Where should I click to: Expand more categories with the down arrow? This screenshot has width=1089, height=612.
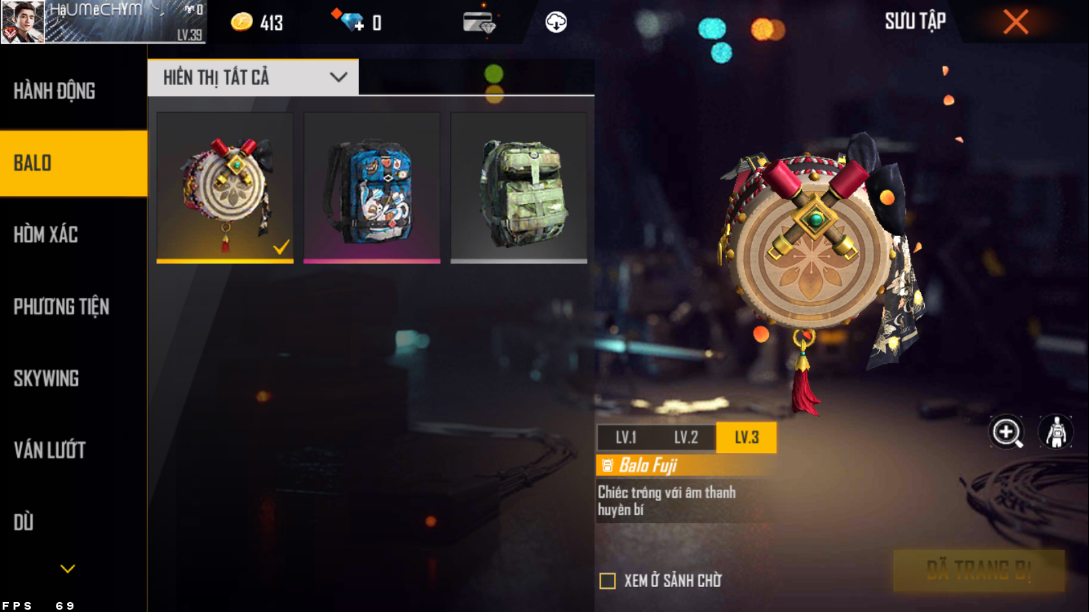[67, 569]
